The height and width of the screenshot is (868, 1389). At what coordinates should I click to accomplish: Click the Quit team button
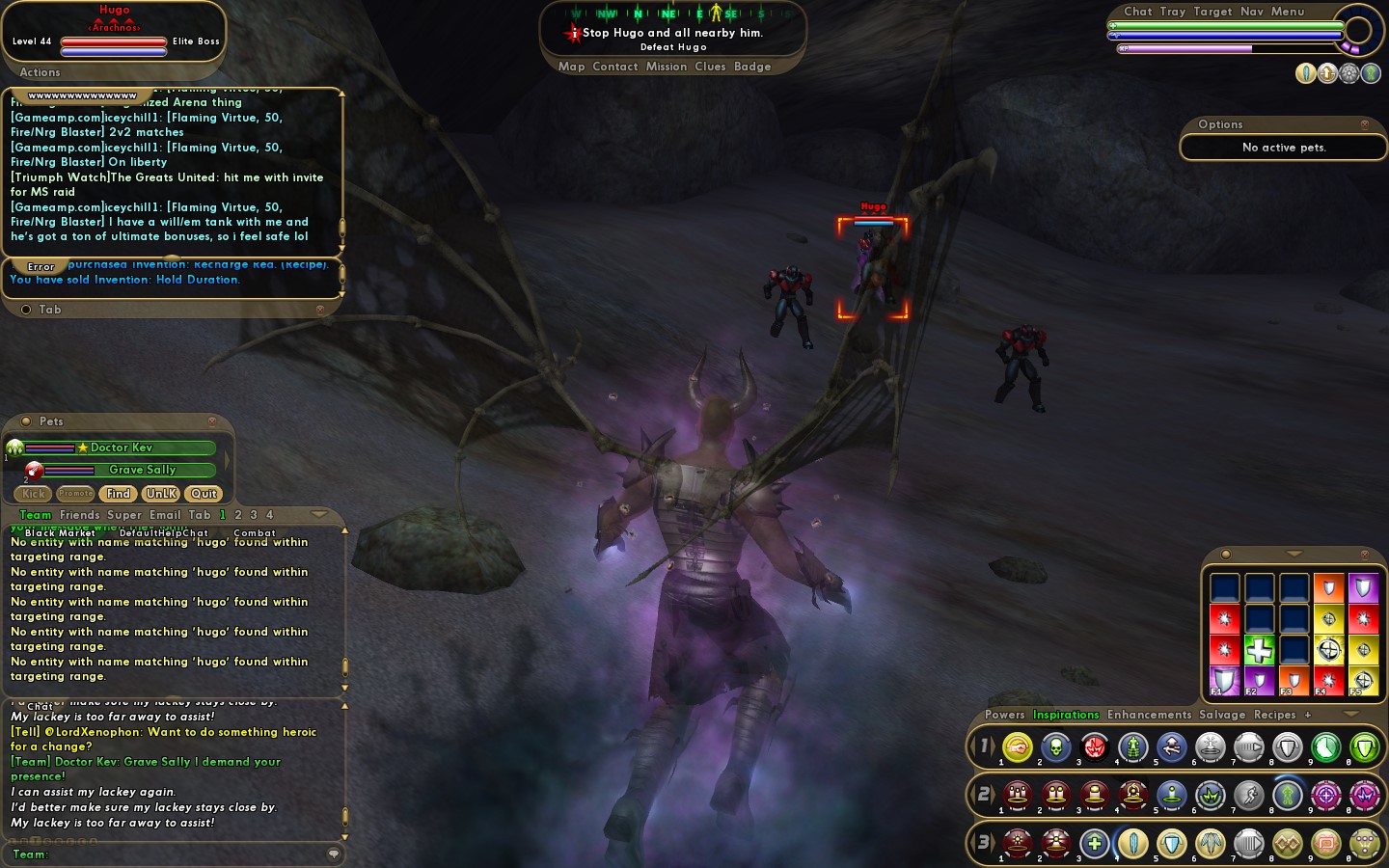pos(204,494)
